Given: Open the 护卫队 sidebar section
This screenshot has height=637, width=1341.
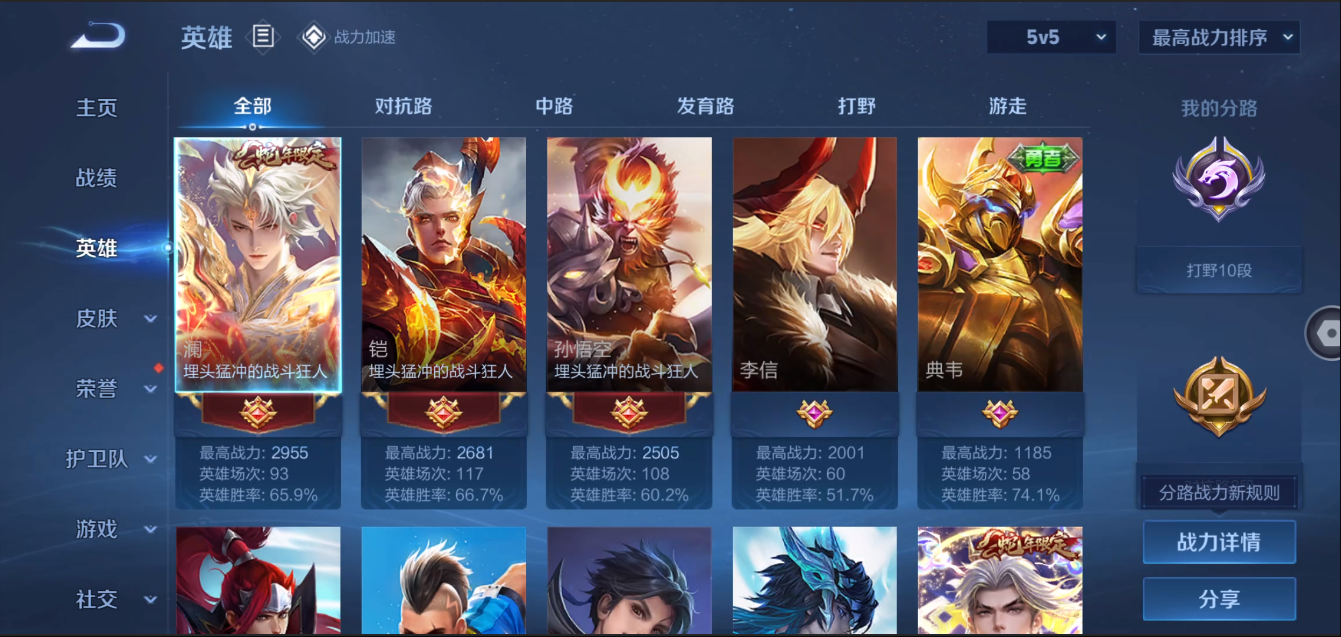Looking at the screenshot, I should click(x=110, y=459).
